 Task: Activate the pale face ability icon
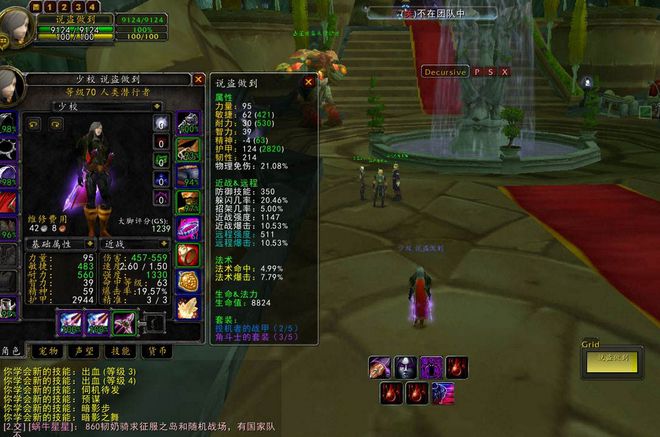coord(406,367)
